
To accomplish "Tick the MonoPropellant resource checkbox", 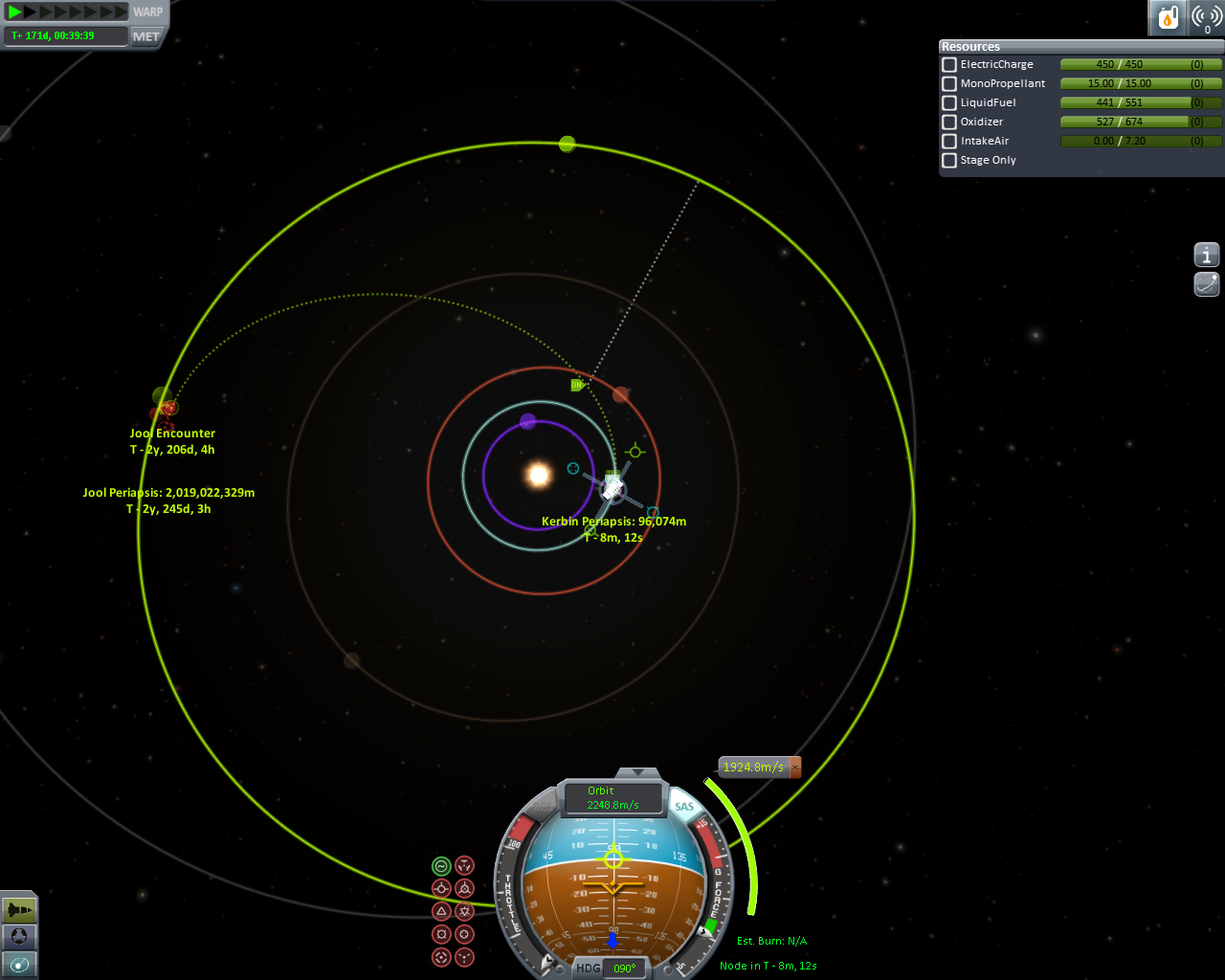I will pos(949,84).
